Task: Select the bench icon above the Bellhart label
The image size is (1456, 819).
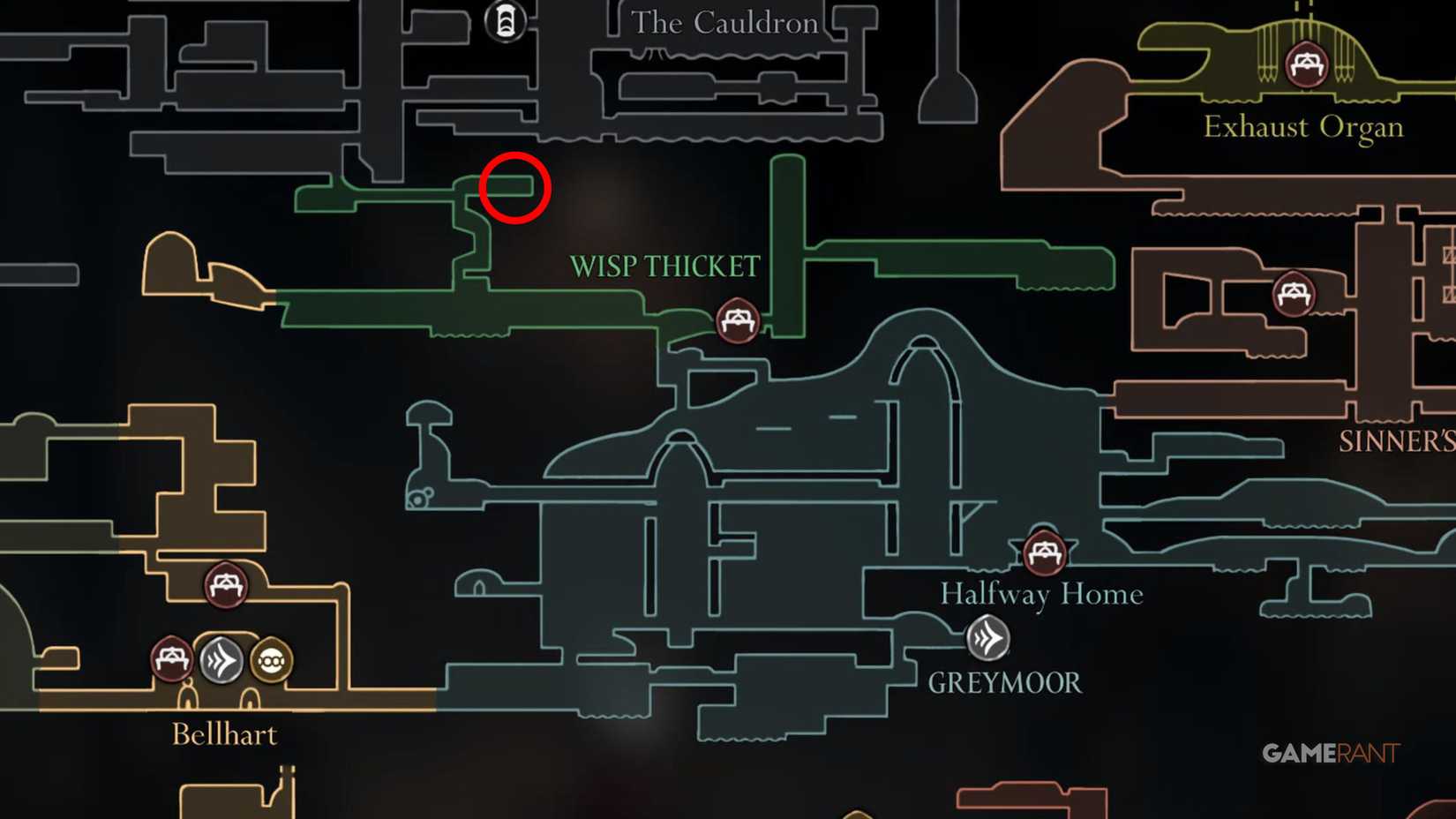Action: tap(225, 586)
